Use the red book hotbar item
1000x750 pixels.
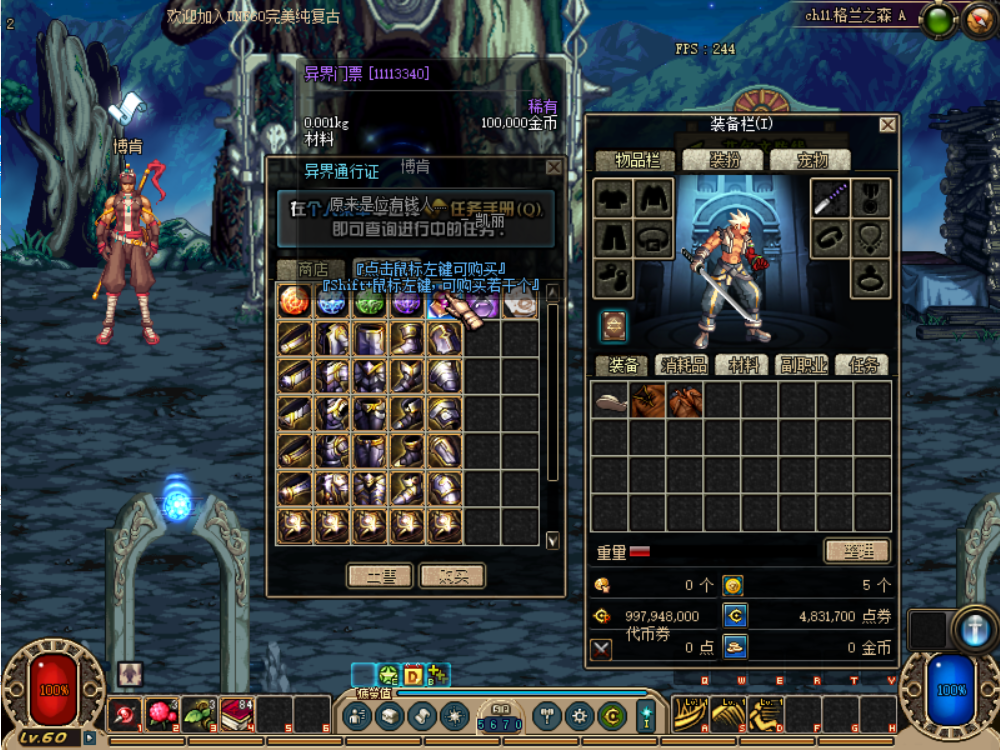(237, 713)
